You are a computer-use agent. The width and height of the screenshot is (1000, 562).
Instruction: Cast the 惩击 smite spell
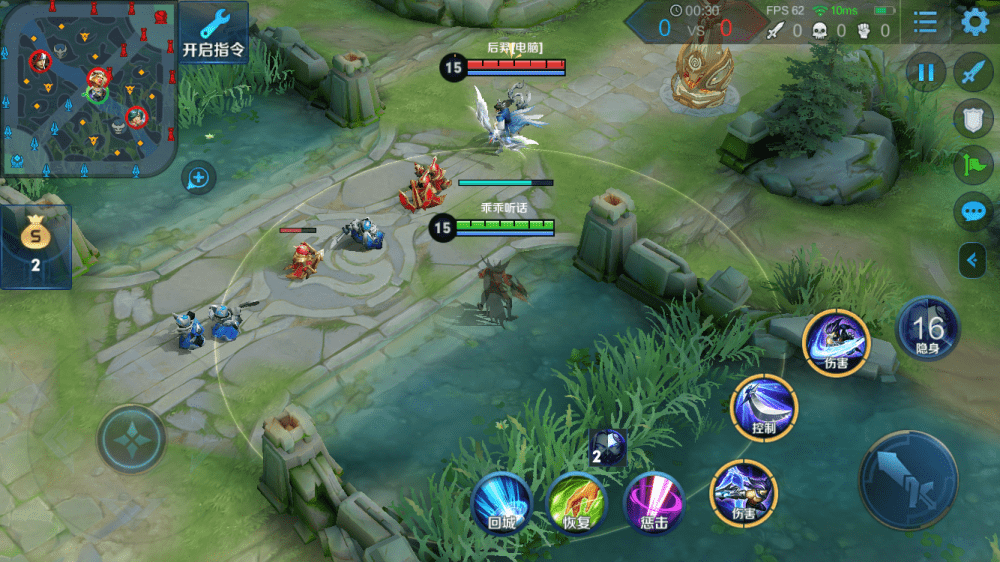(x=653, y=501)
